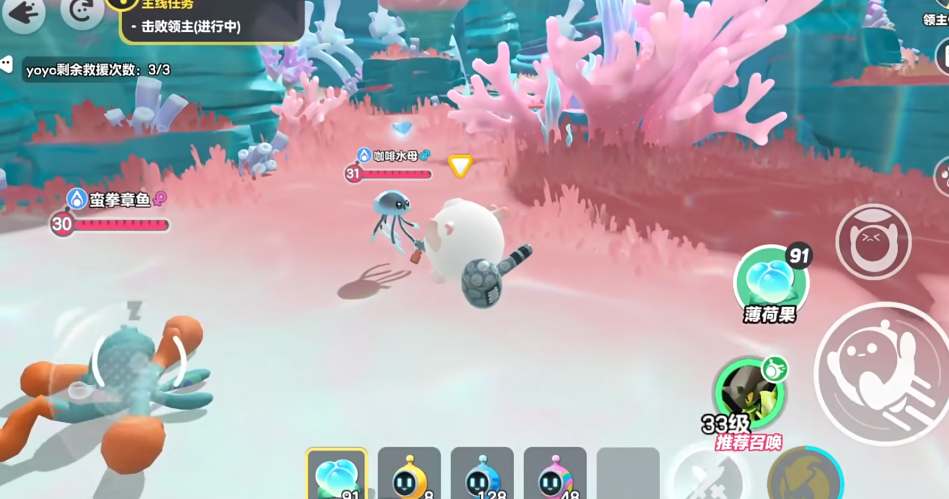Select the blue capture ball slot

pos(482,474)
